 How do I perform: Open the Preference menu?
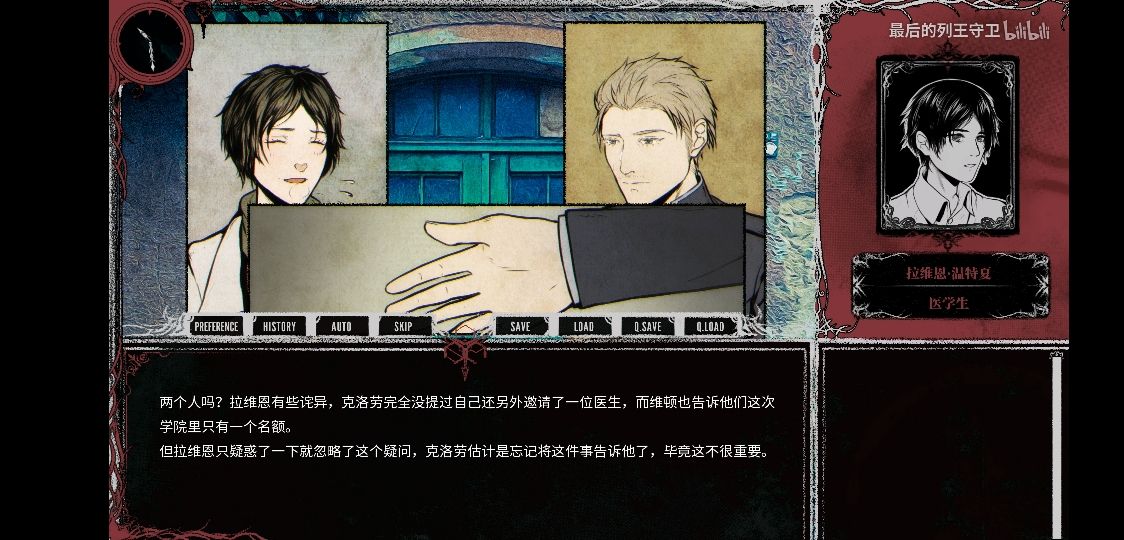[216, 326]
